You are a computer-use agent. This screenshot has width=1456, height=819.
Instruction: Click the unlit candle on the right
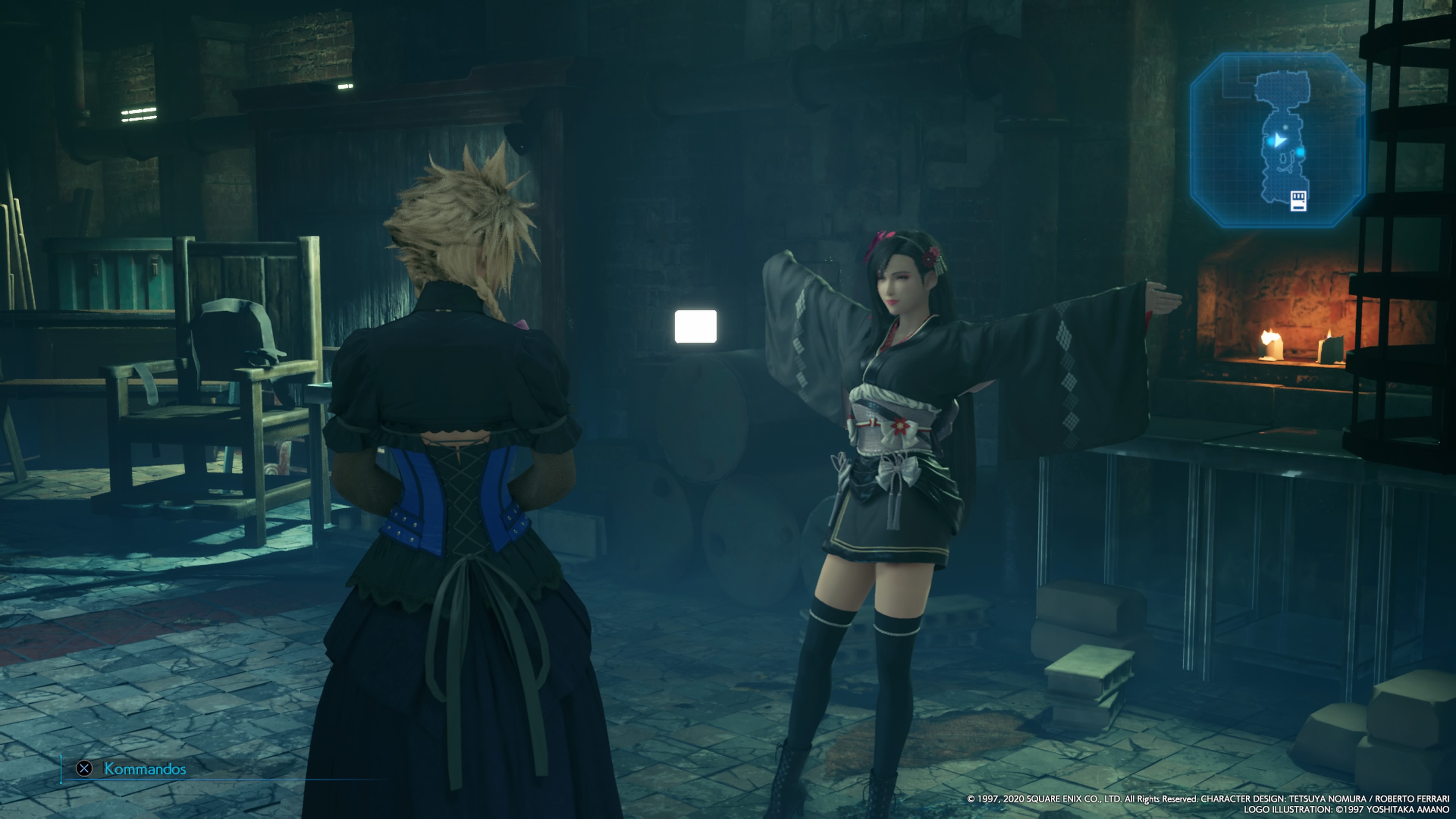click(x=1332, y=350)
